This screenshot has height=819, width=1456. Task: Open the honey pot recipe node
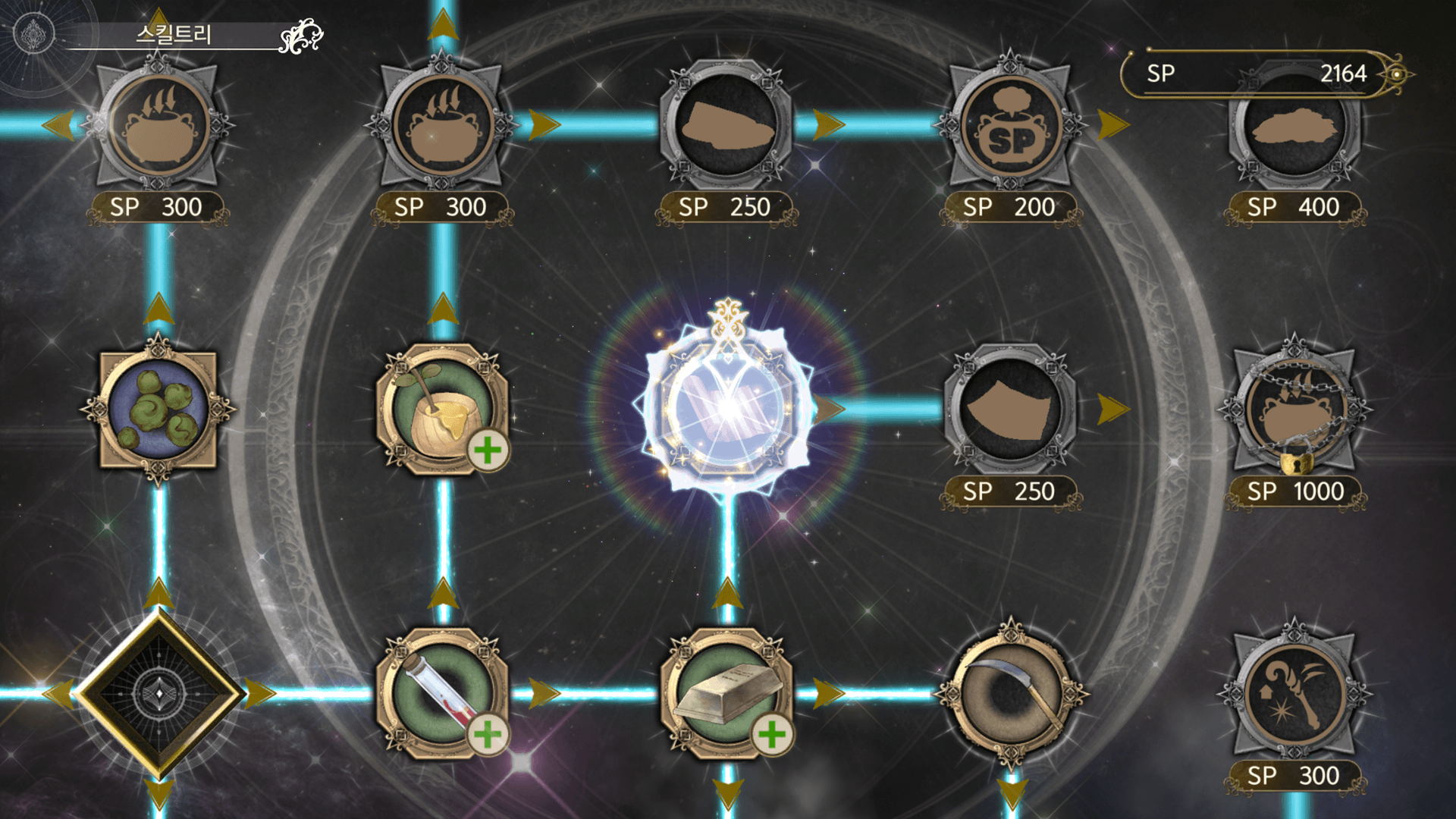[x=442, y=409]
